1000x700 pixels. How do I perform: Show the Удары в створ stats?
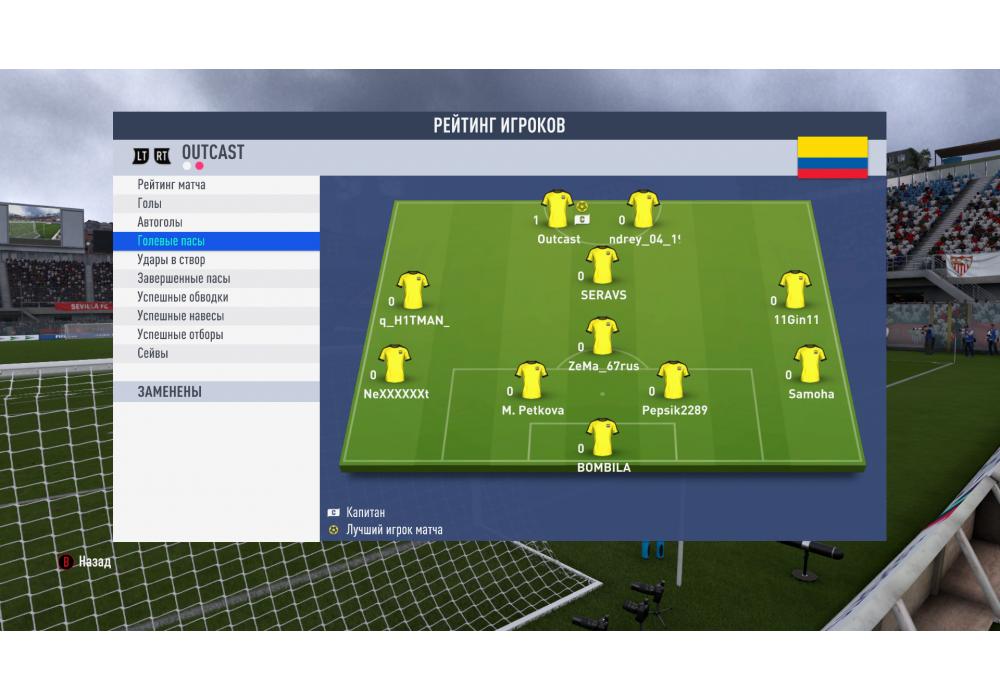(x=216, y=260)
